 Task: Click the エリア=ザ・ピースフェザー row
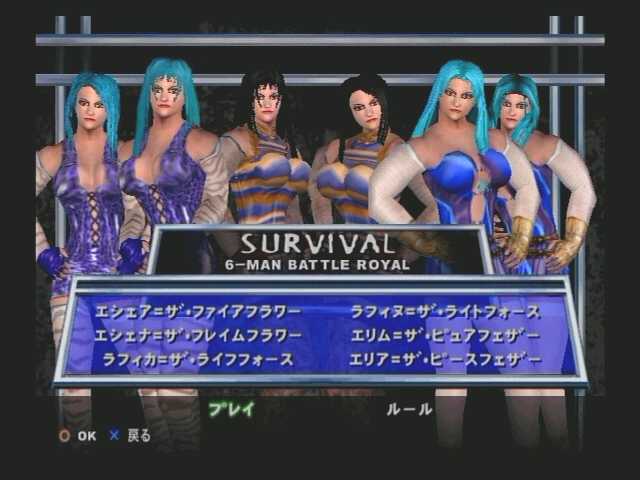pos(445,359)
